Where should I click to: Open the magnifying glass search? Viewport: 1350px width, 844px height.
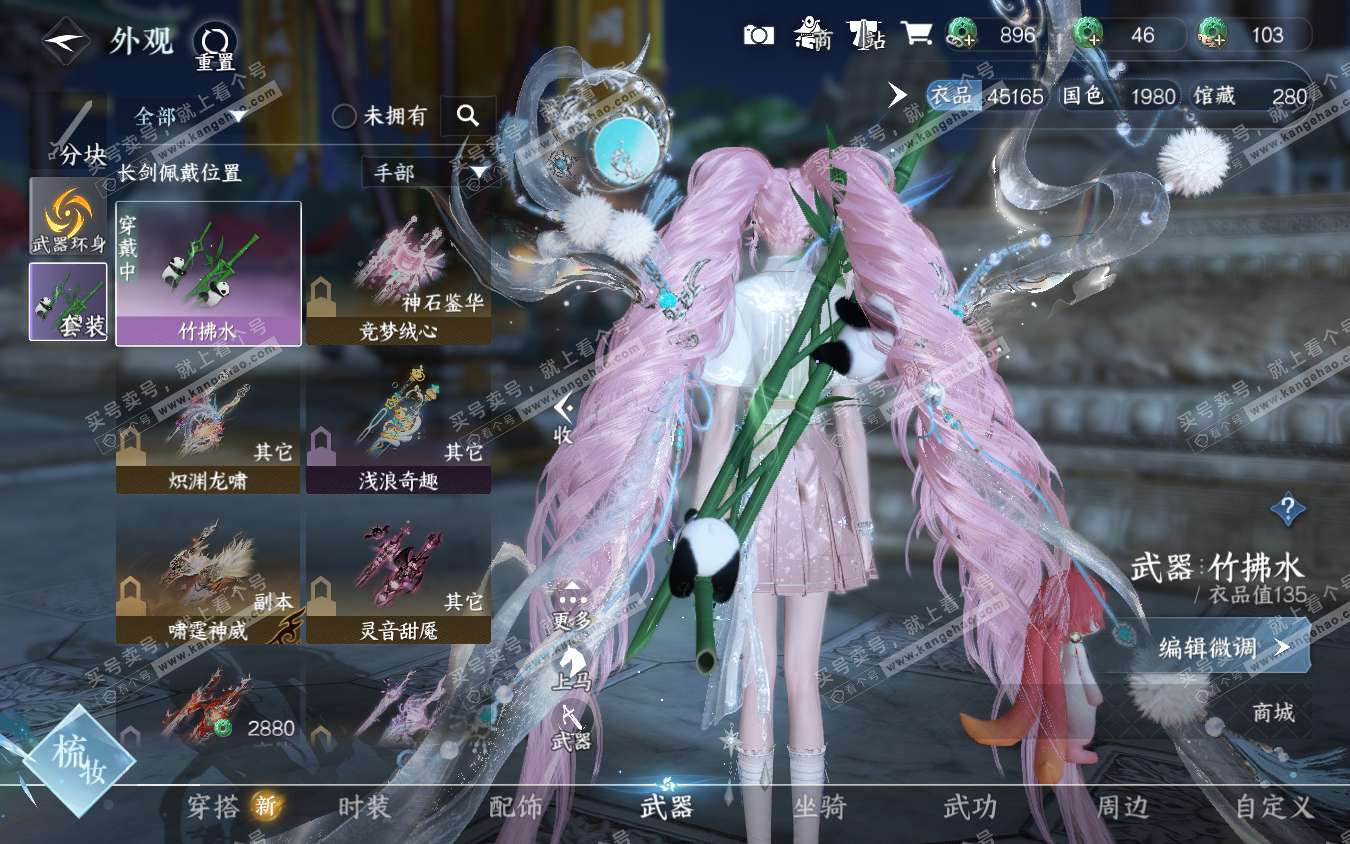coord(467,116)
